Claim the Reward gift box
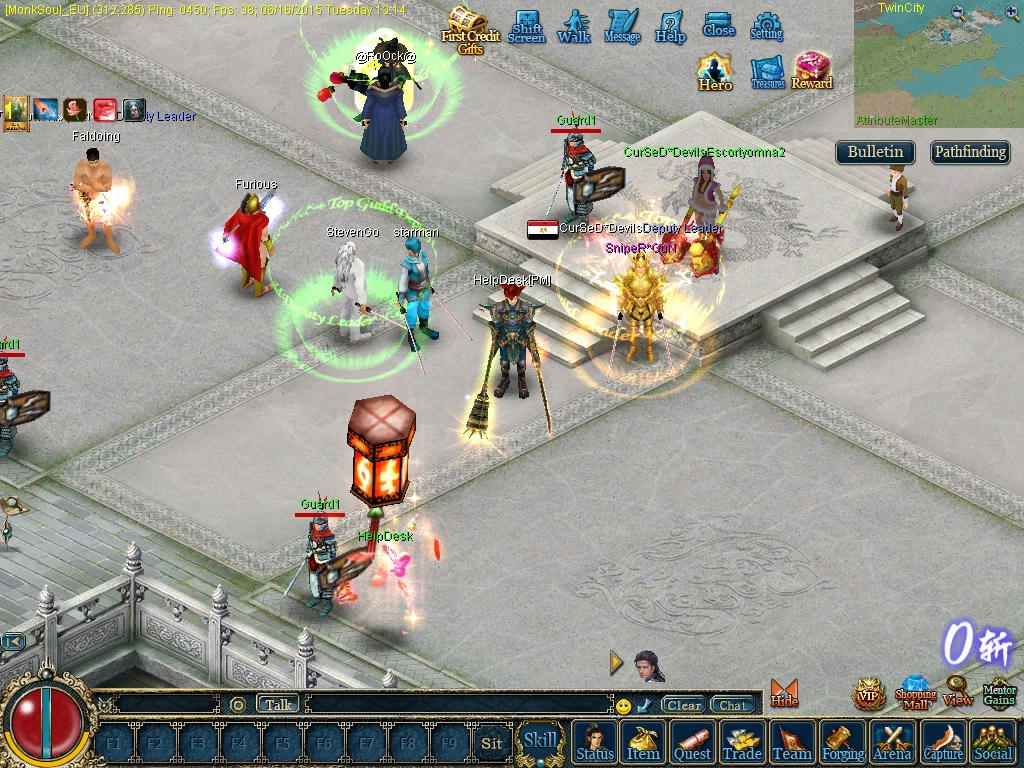Image resolution: width=1024 pixels, height=768 pixels. (x=812, y=71)
